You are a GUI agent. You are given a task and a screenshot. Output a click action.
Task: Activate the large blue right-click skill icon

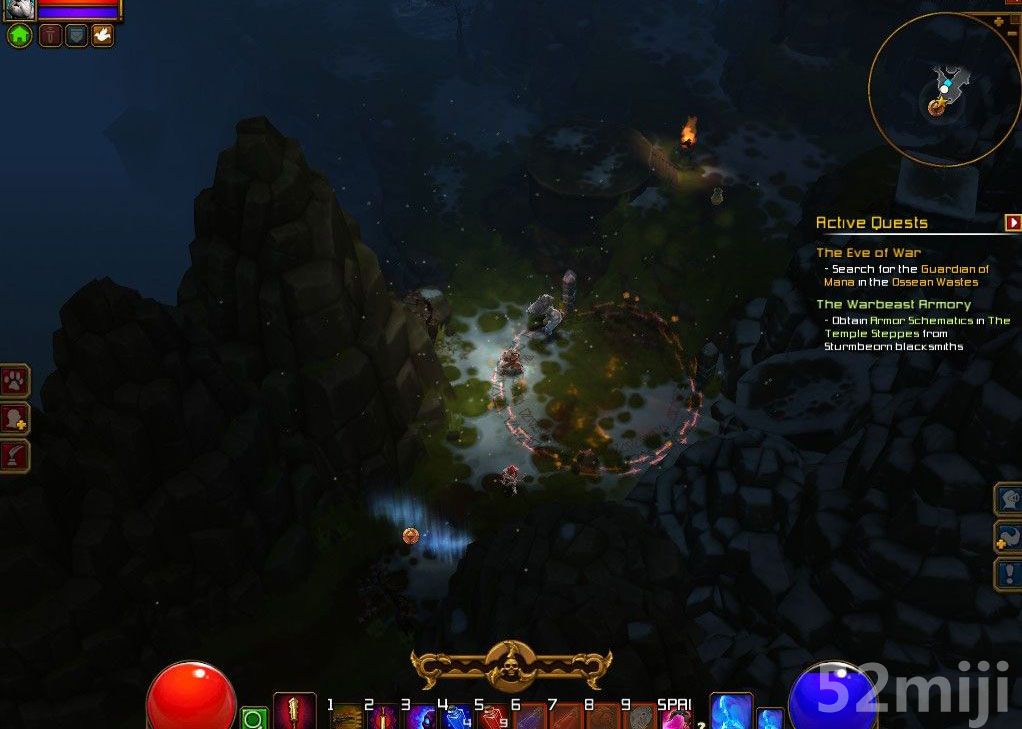pos(730,711)
